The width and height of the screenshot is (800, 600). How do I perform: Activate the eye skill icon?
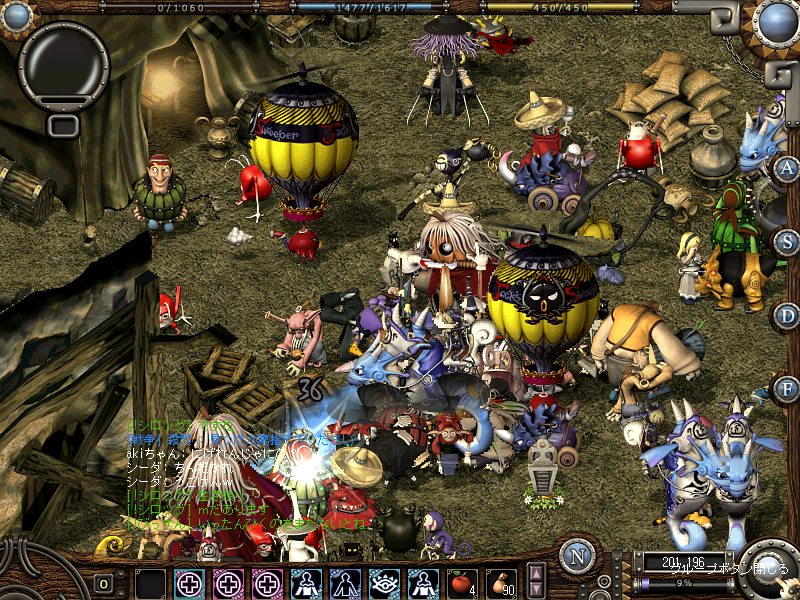[385, 583]
